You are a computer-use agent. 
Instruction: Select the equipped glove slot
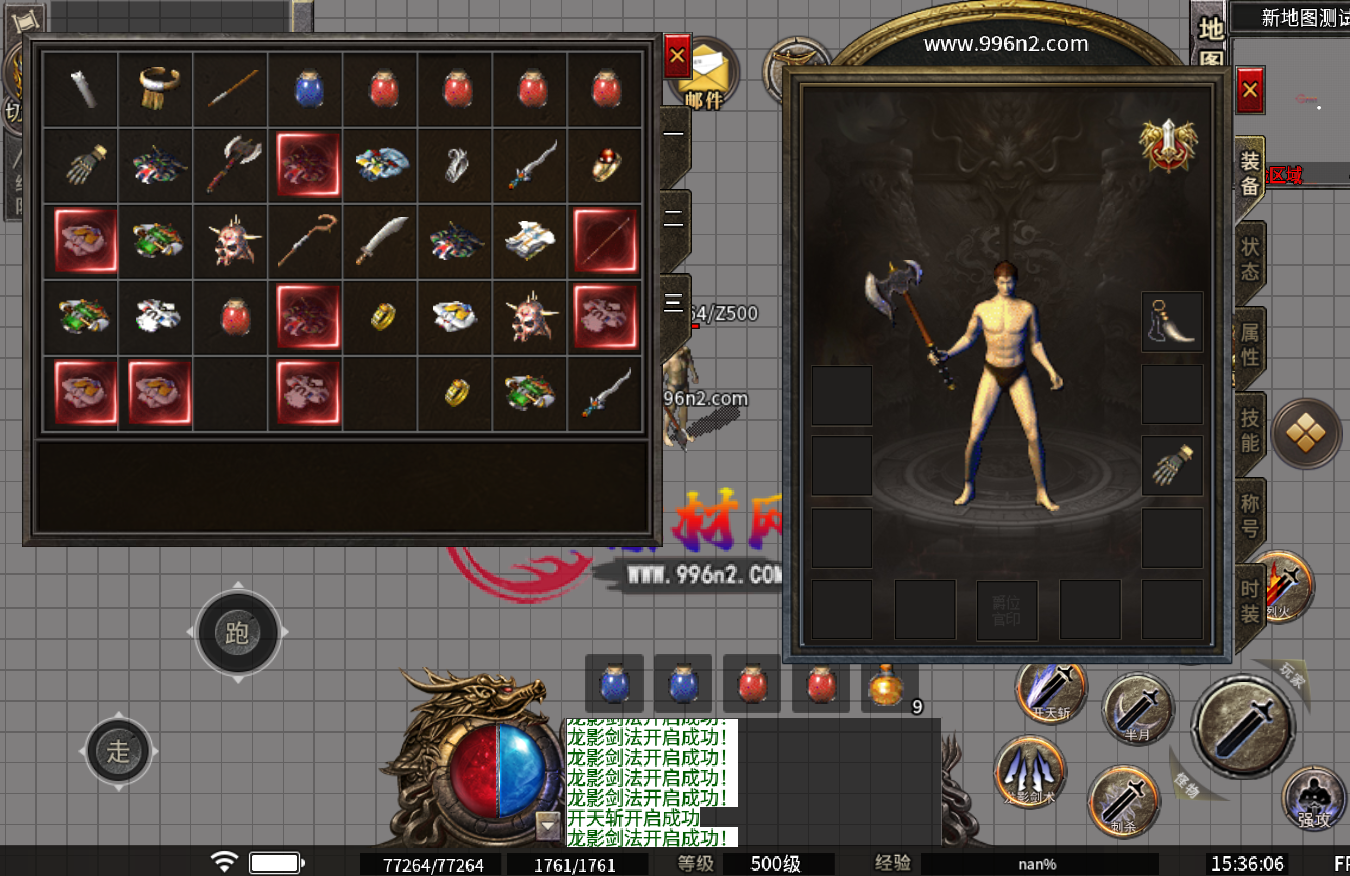tap(1172, 466)
